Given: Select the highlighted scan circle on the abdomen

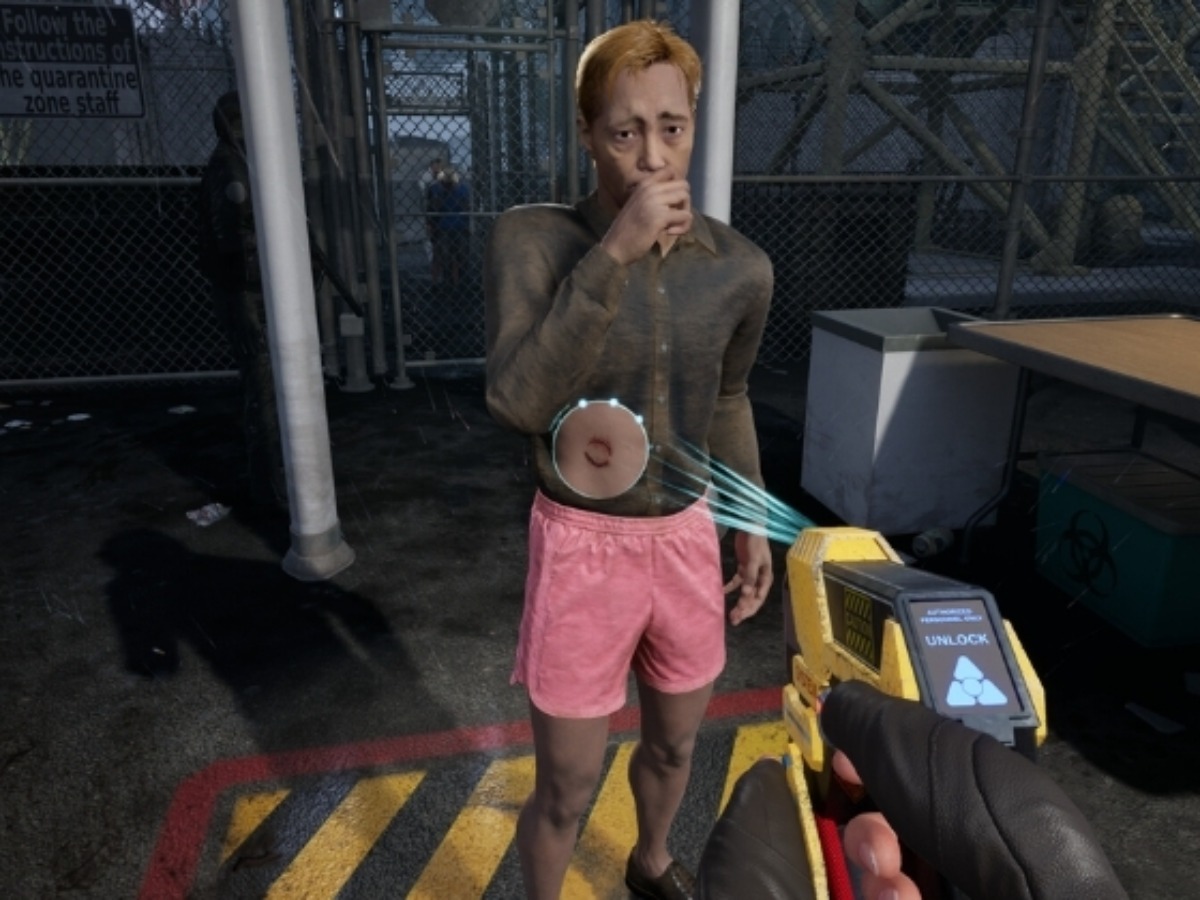Looking at the screenshot, I should point(600,449).
